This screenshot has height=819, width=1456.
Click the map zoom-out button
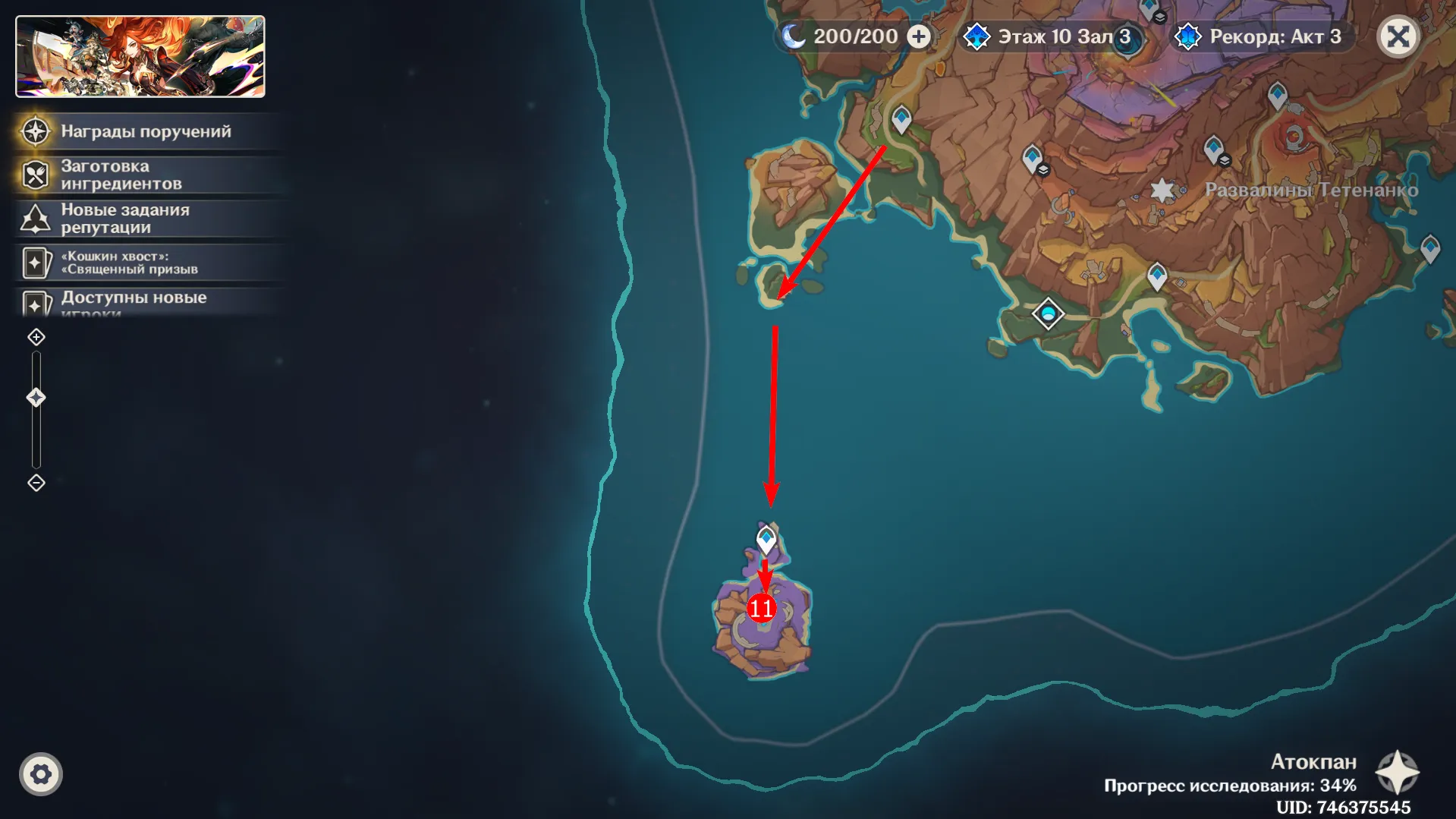point(36,483)
